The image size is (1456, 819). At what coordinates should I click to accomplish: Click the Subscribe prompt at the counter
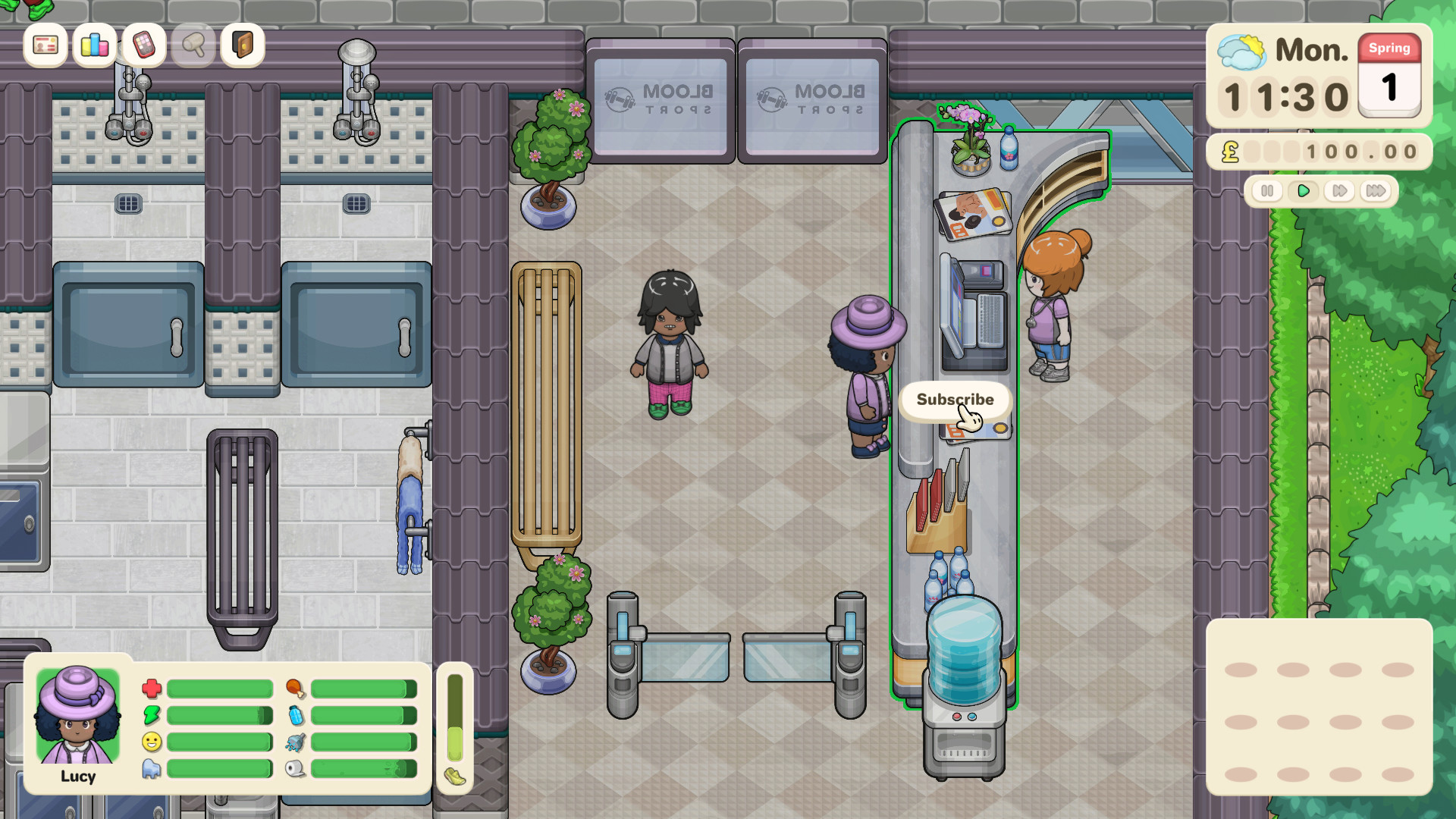tap(955, 400)
